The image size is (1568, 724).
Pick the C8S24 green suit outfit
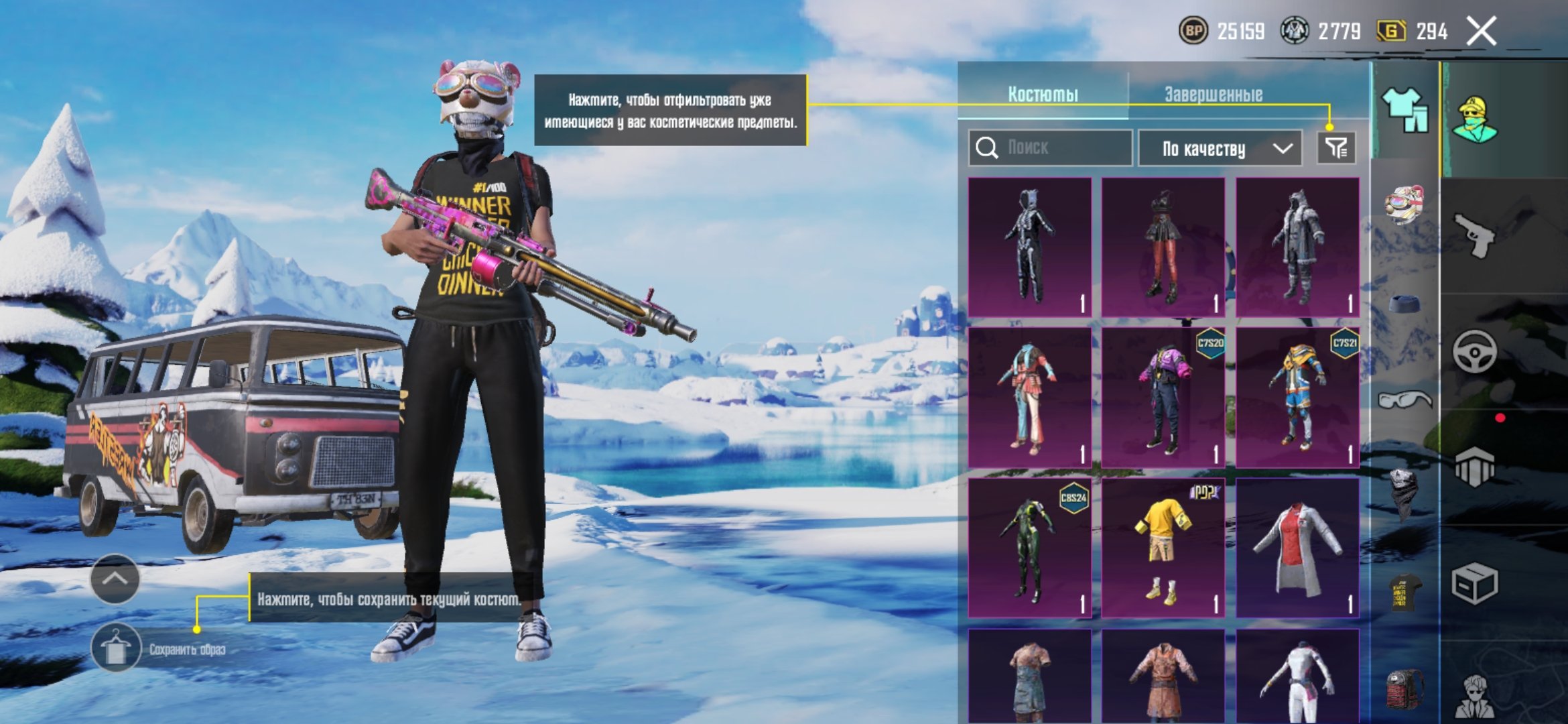1030,548
